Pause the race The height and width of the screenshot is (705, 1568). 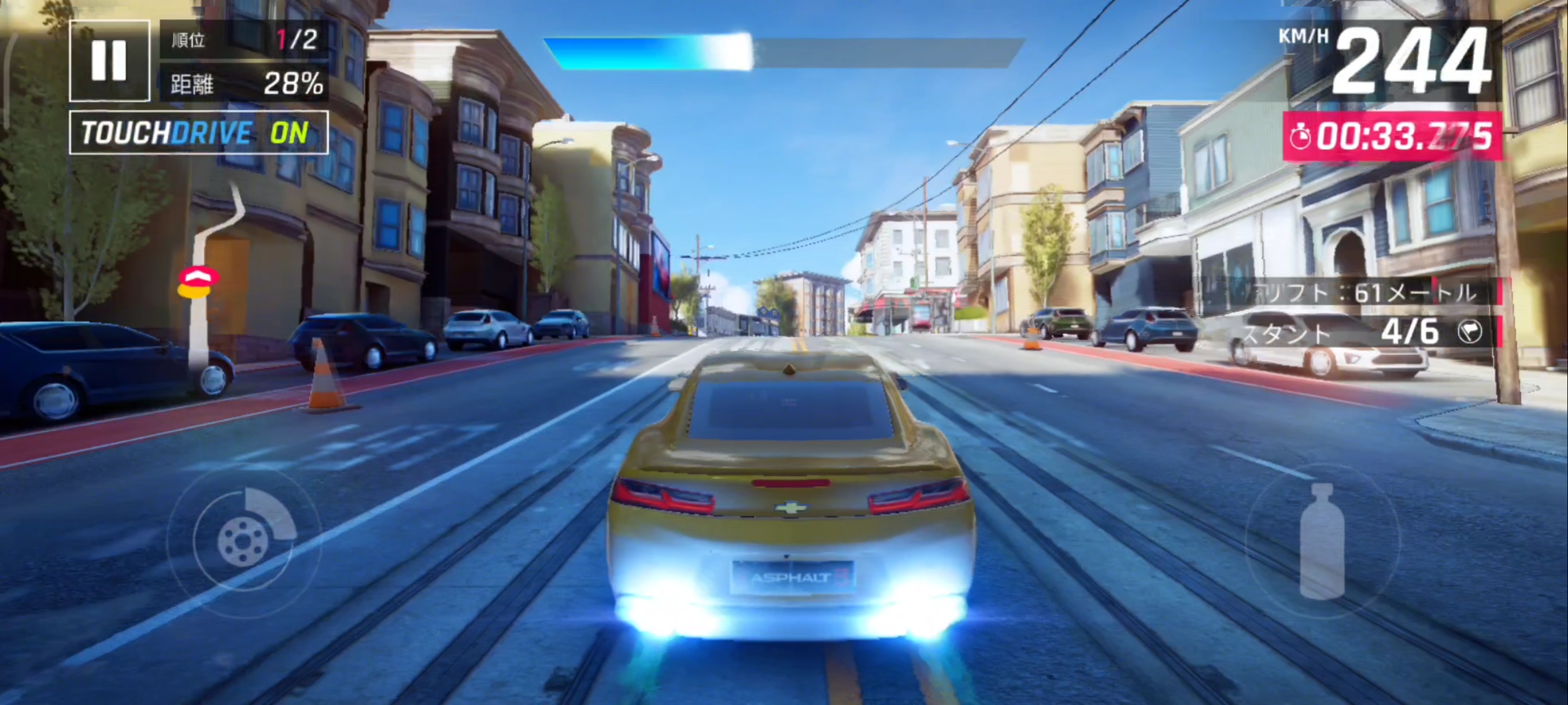(110, 61)
